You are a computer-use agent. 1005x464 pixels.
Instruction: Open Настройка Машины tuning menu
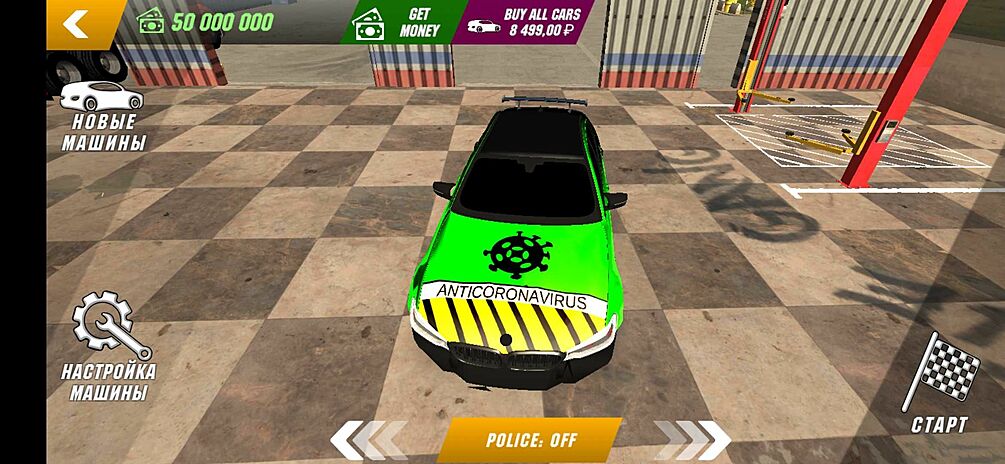pos(108,346)
